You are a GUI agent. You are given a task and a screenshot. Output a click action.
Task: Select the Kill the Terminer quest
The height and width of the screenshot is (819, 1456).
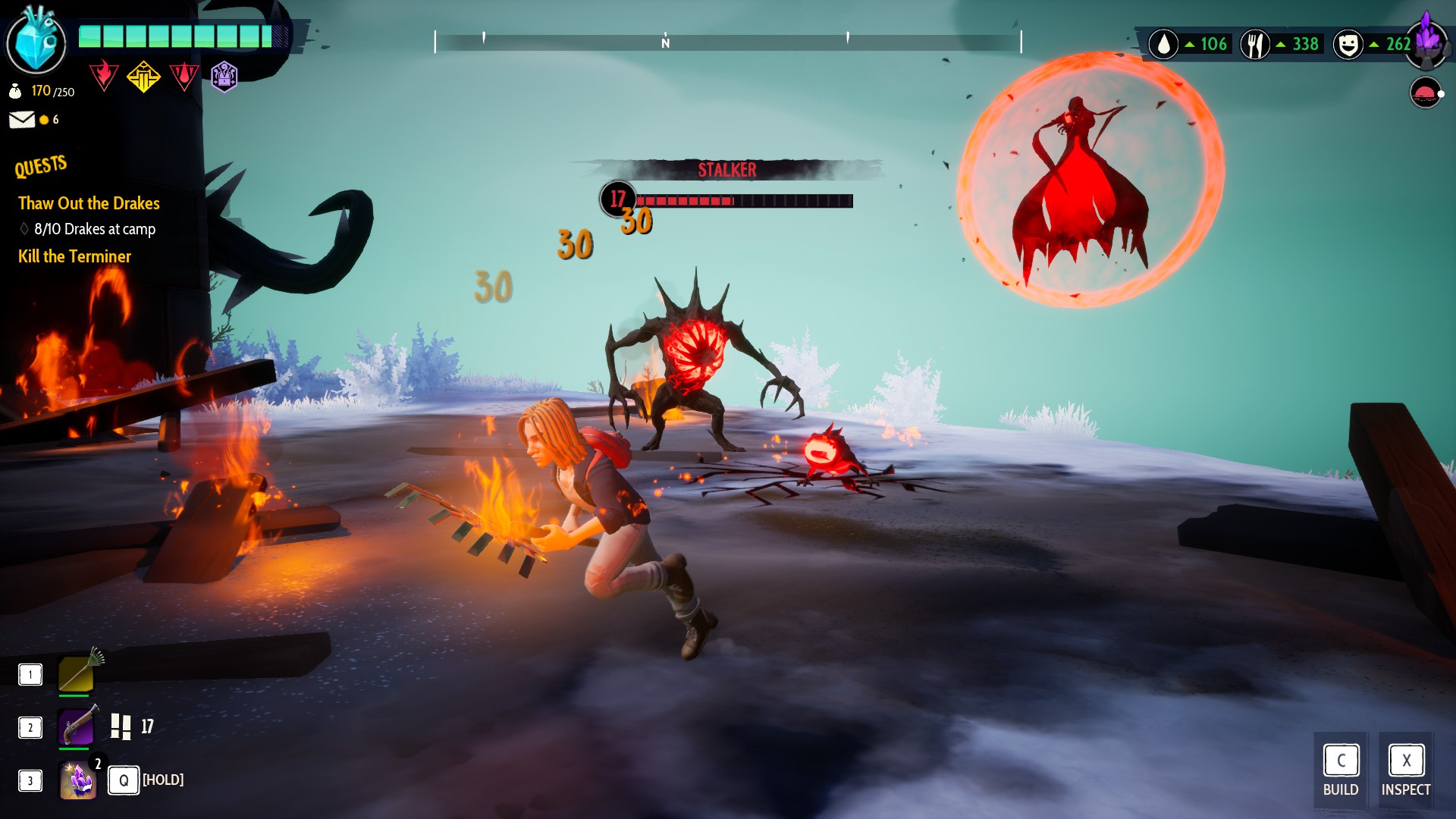74,256
